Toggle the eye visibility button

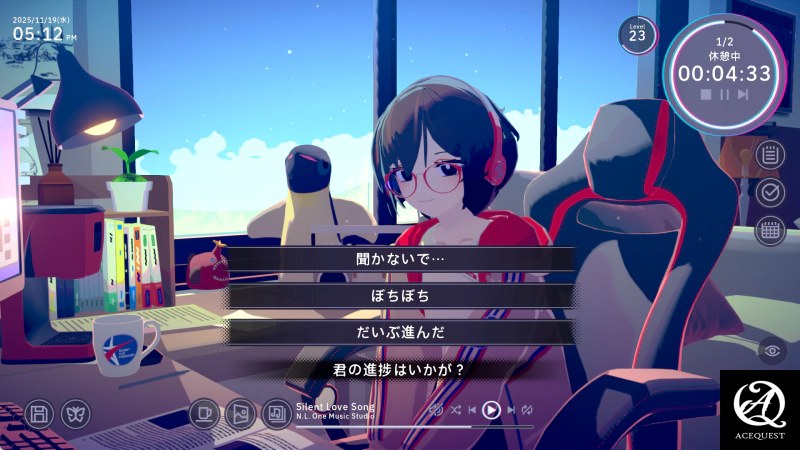point(771,350)
